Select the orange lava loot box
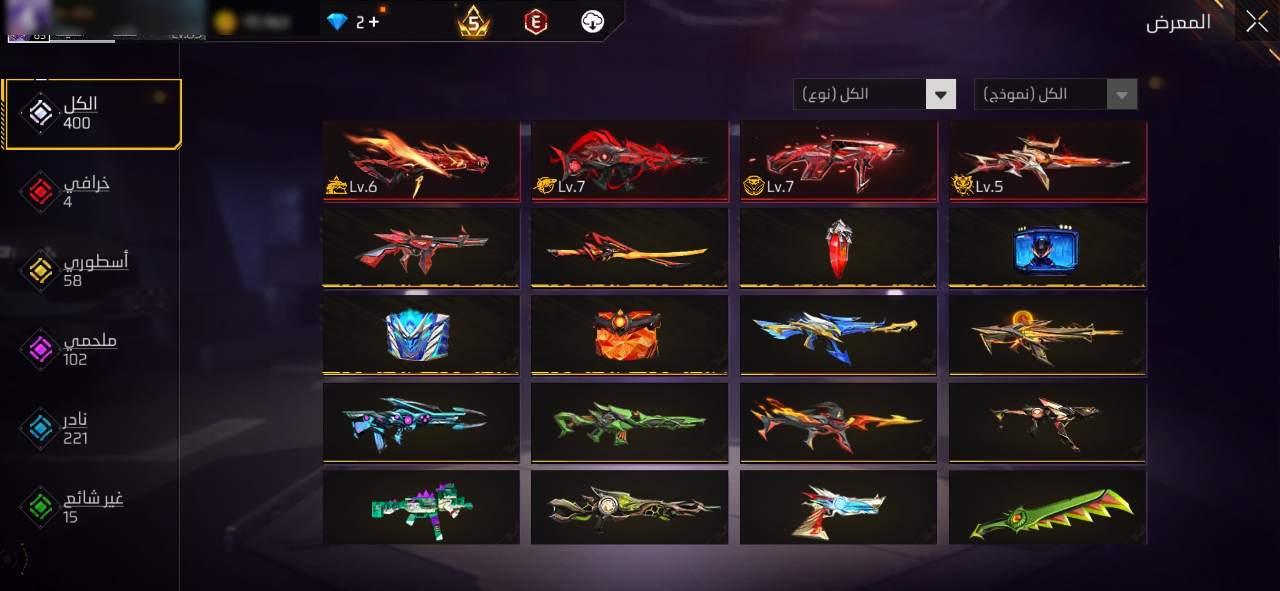The height and width of the screenshot is (591, 1280). [629, 335]
